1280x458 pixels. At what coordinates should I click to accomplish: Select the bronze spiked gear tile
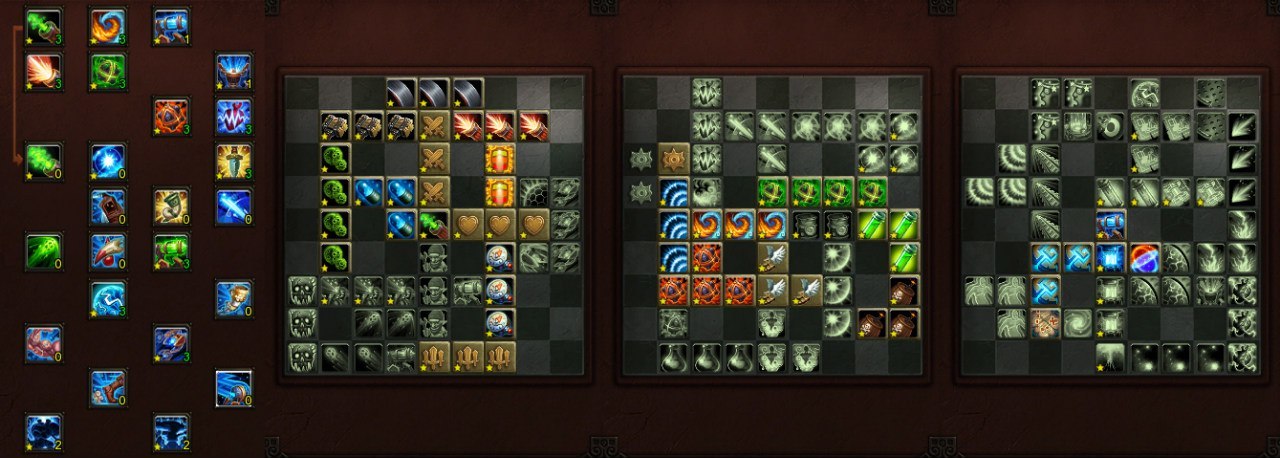click(674, 158)
